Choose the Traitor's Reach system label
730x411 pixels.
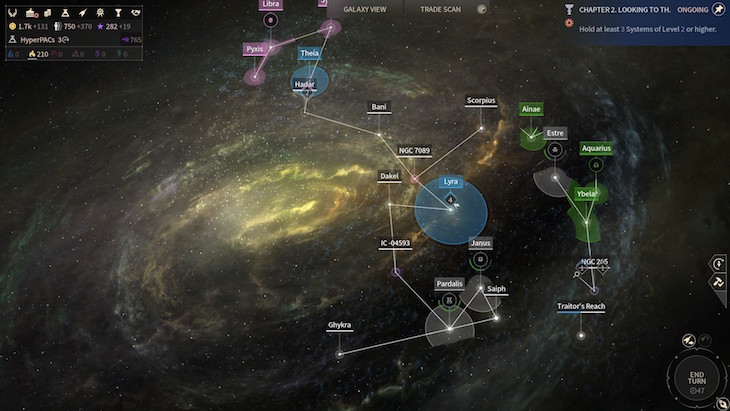tap(581, 307)
